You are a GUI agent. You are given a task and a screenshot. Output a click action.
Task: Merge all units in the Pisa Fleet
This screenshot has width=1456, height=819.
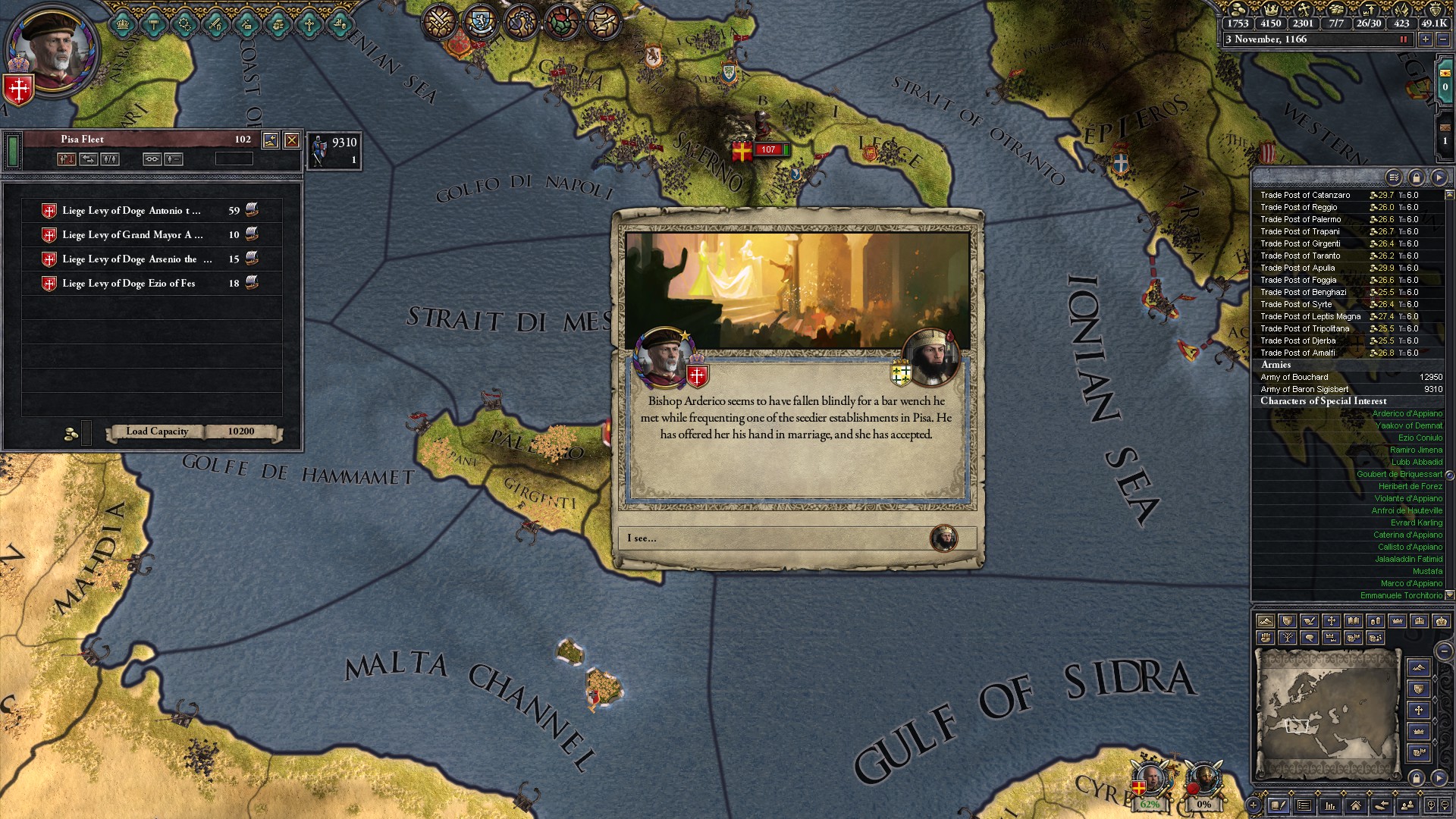152,159
